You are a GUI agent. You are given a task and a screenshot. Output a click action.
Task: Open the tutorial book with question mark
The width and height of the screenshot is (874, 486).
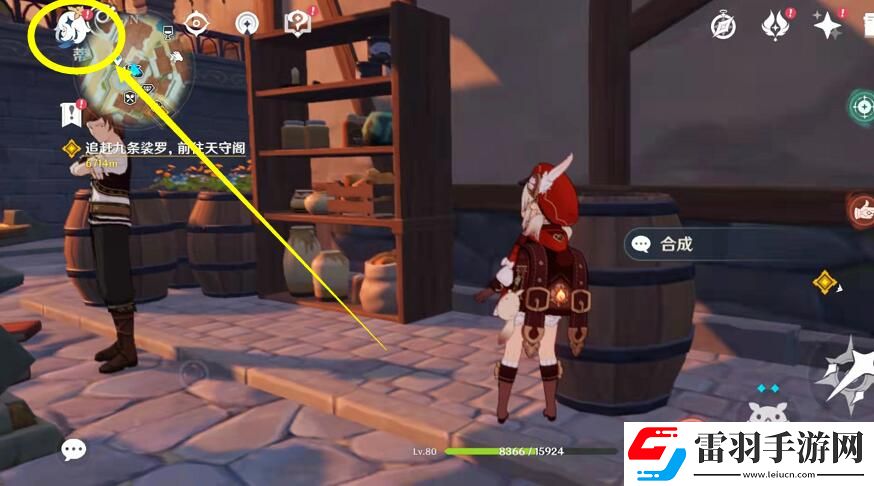[x=298, y=22]
